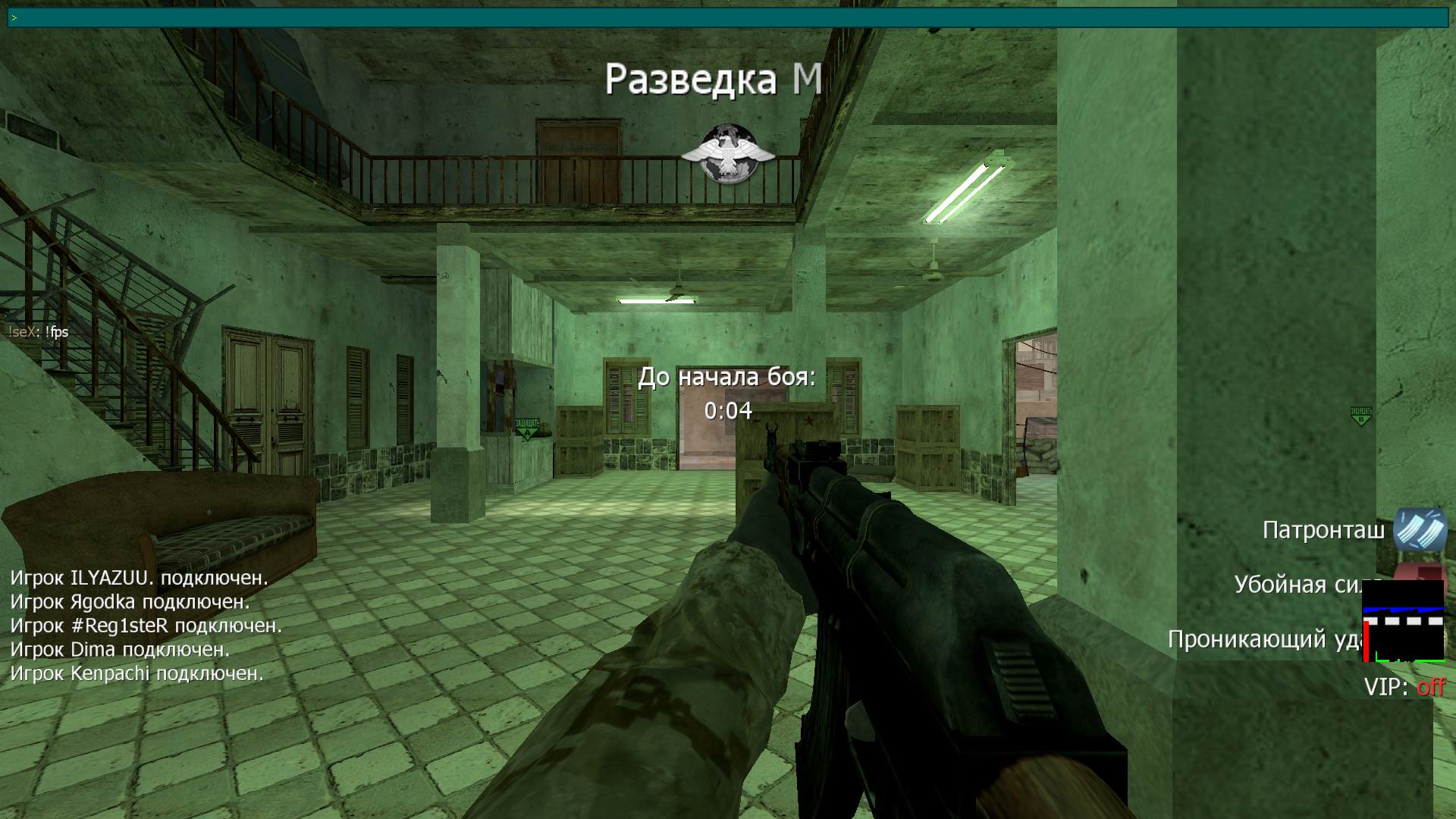Focus the console input bar
Viewport: 1456px width, 819px height.
click(x=728, y=17)
